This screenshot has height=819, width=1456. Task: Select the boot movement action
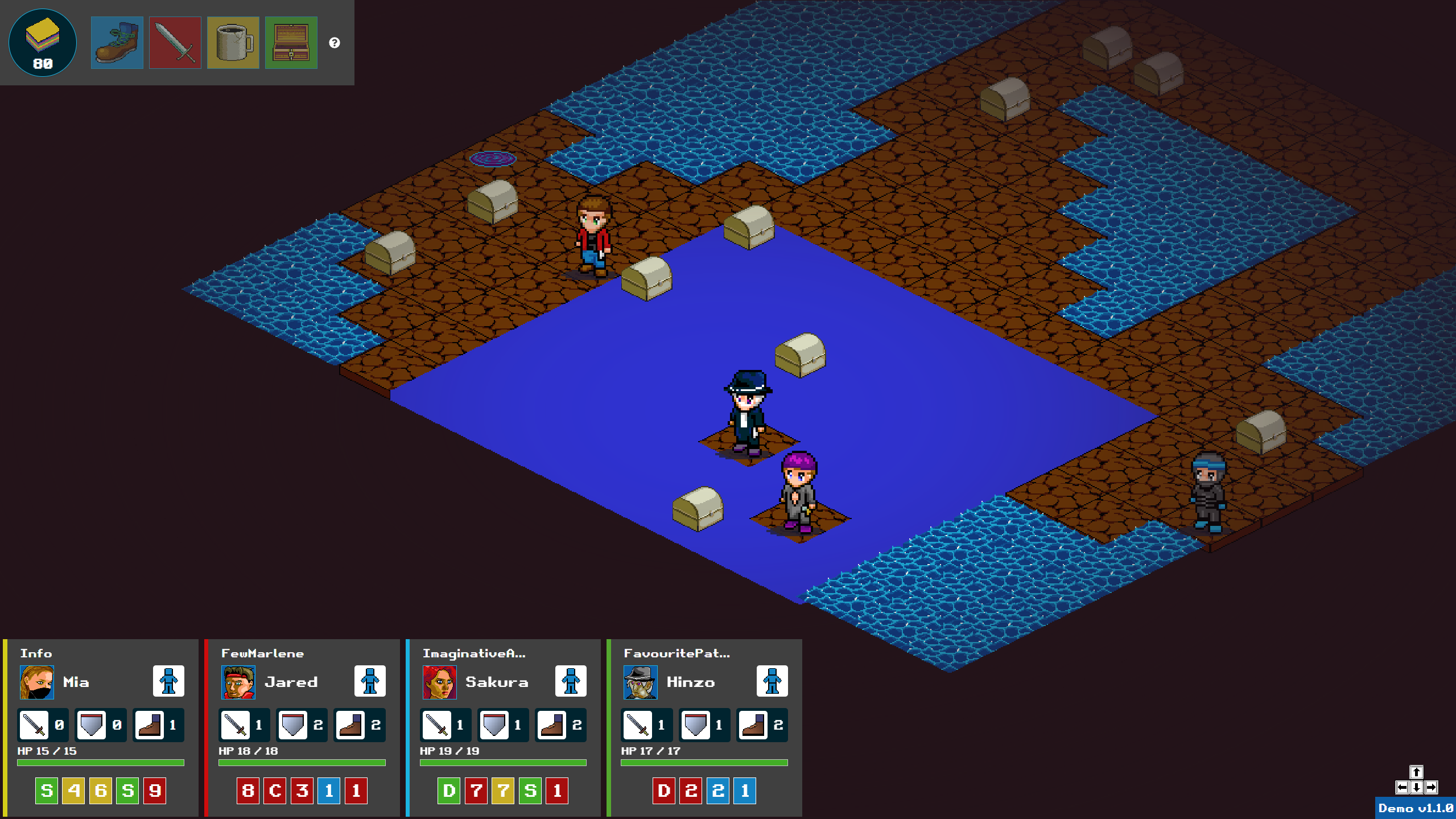[117, 43]
